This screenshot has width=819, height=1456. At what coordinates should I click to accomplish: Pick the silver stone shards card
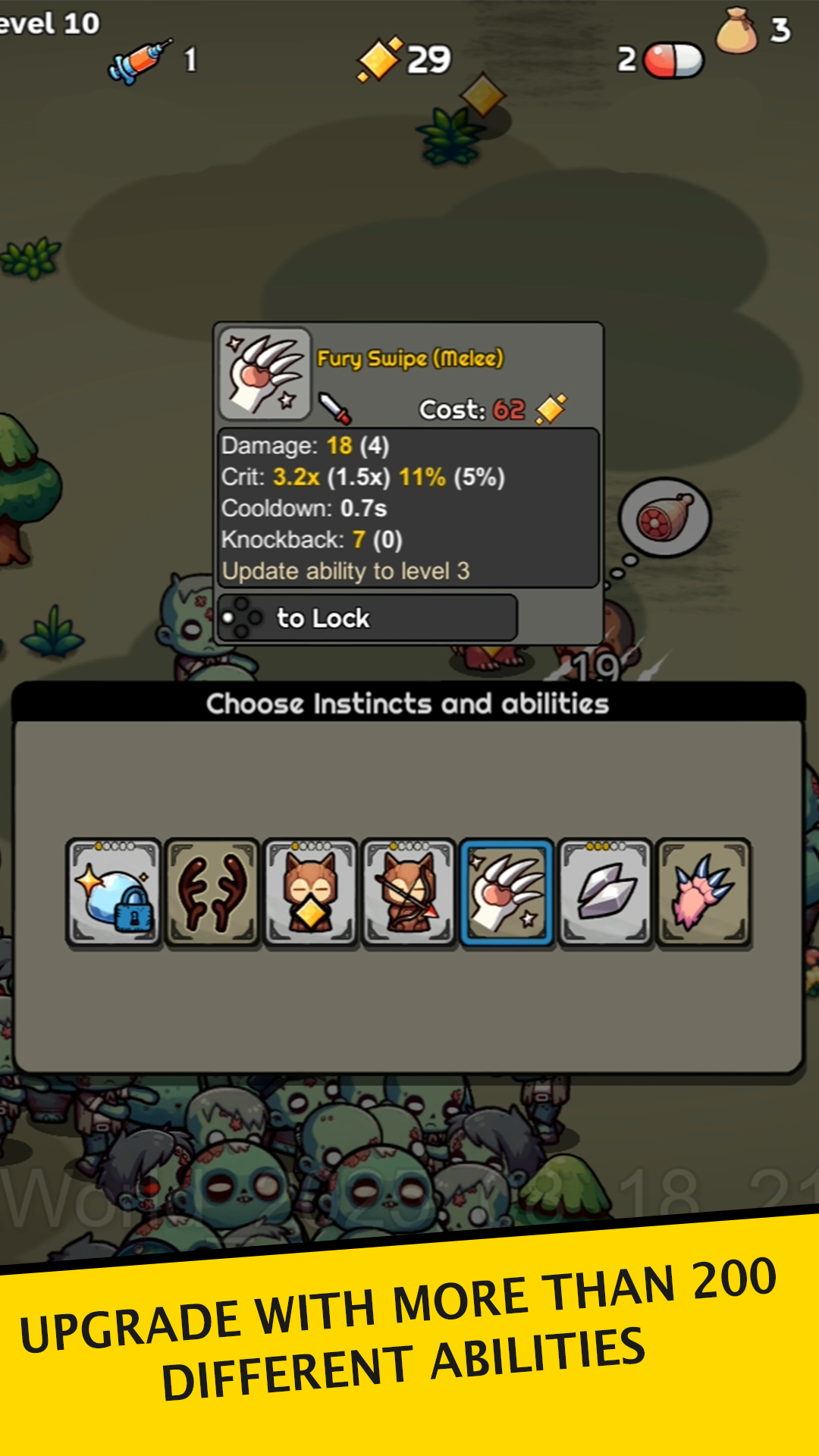(605, 893)
